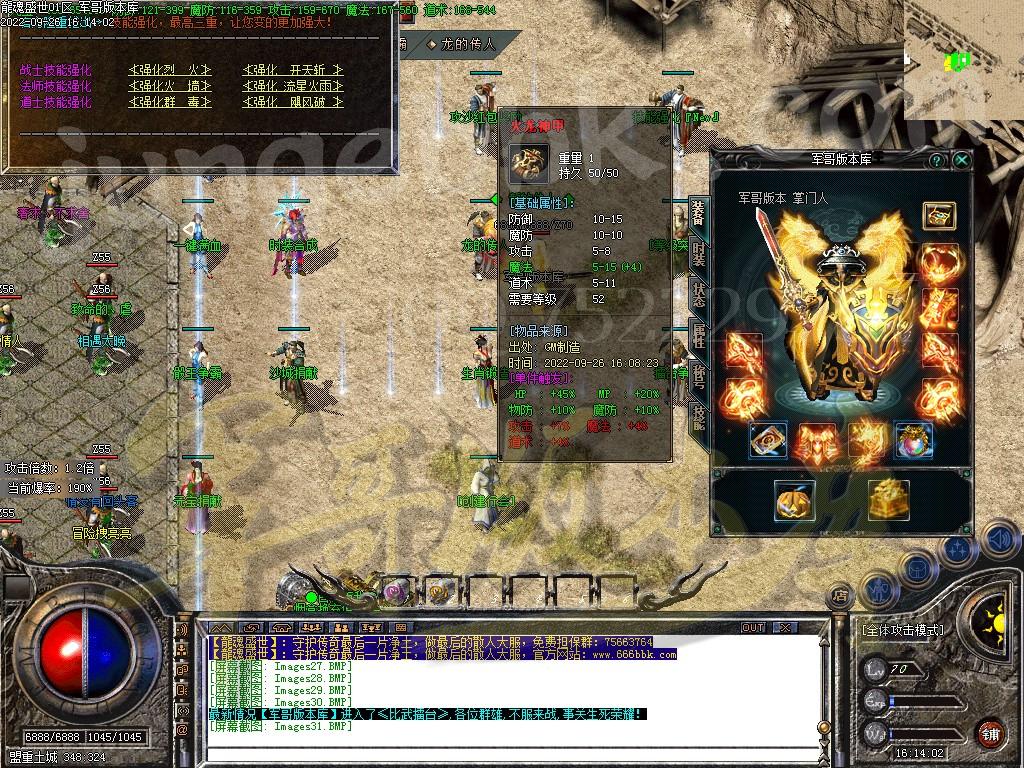1024x768 pixels.
Task: Select the 强化开天斩 upgrade link
Action: 293,70
